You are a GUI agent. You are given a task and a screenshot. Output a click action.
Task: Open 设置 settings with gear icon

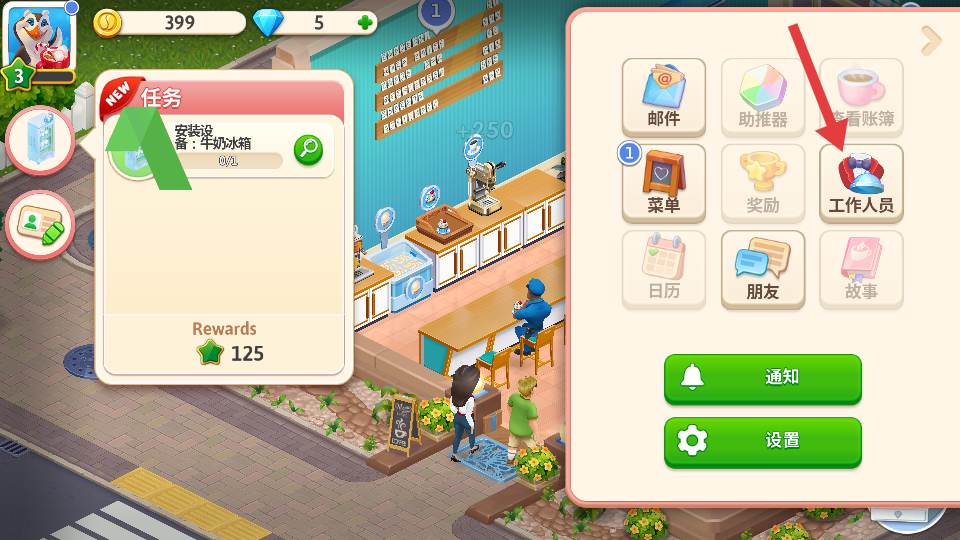[762, 441]
